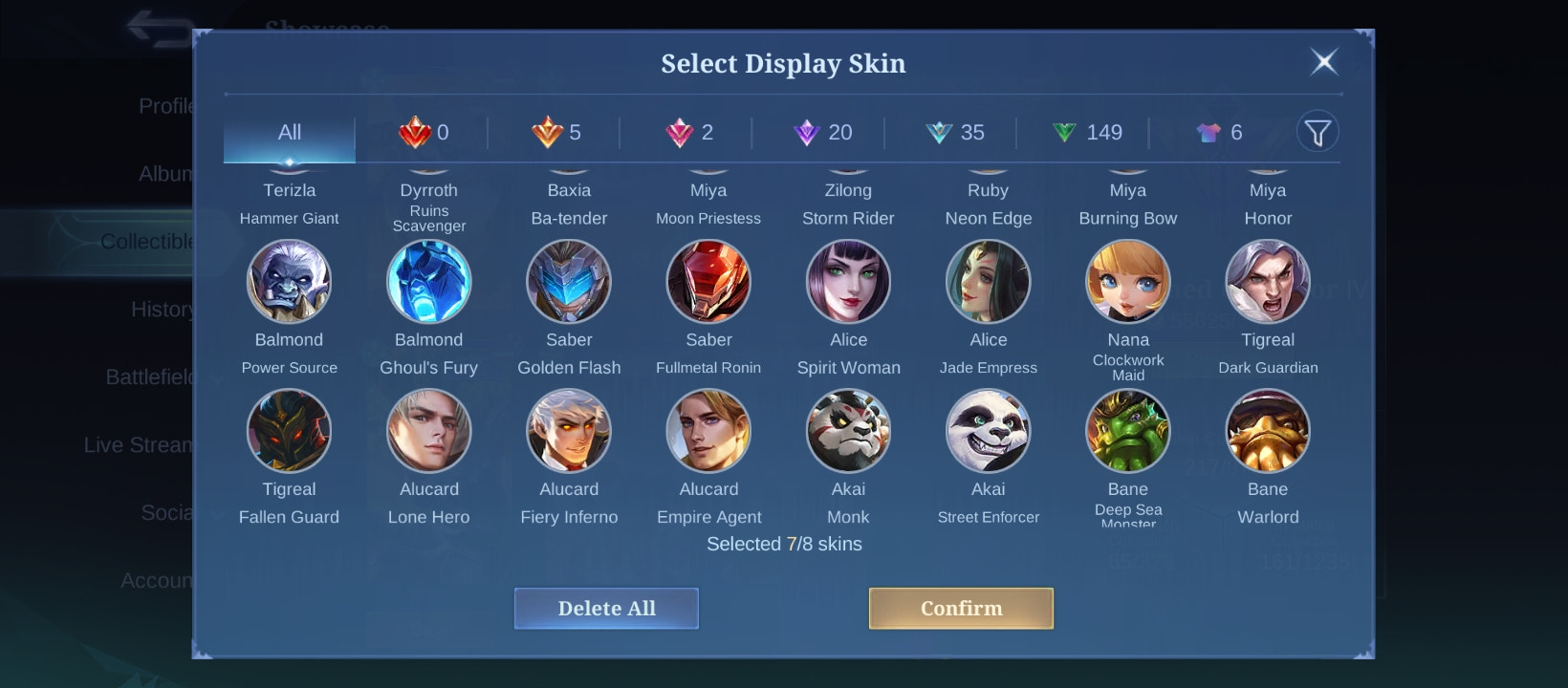The height and width of the screenshot is (688, 1568).
Task: Pick Alucard's Fiery Inferno skin
Action: (569, 431)
